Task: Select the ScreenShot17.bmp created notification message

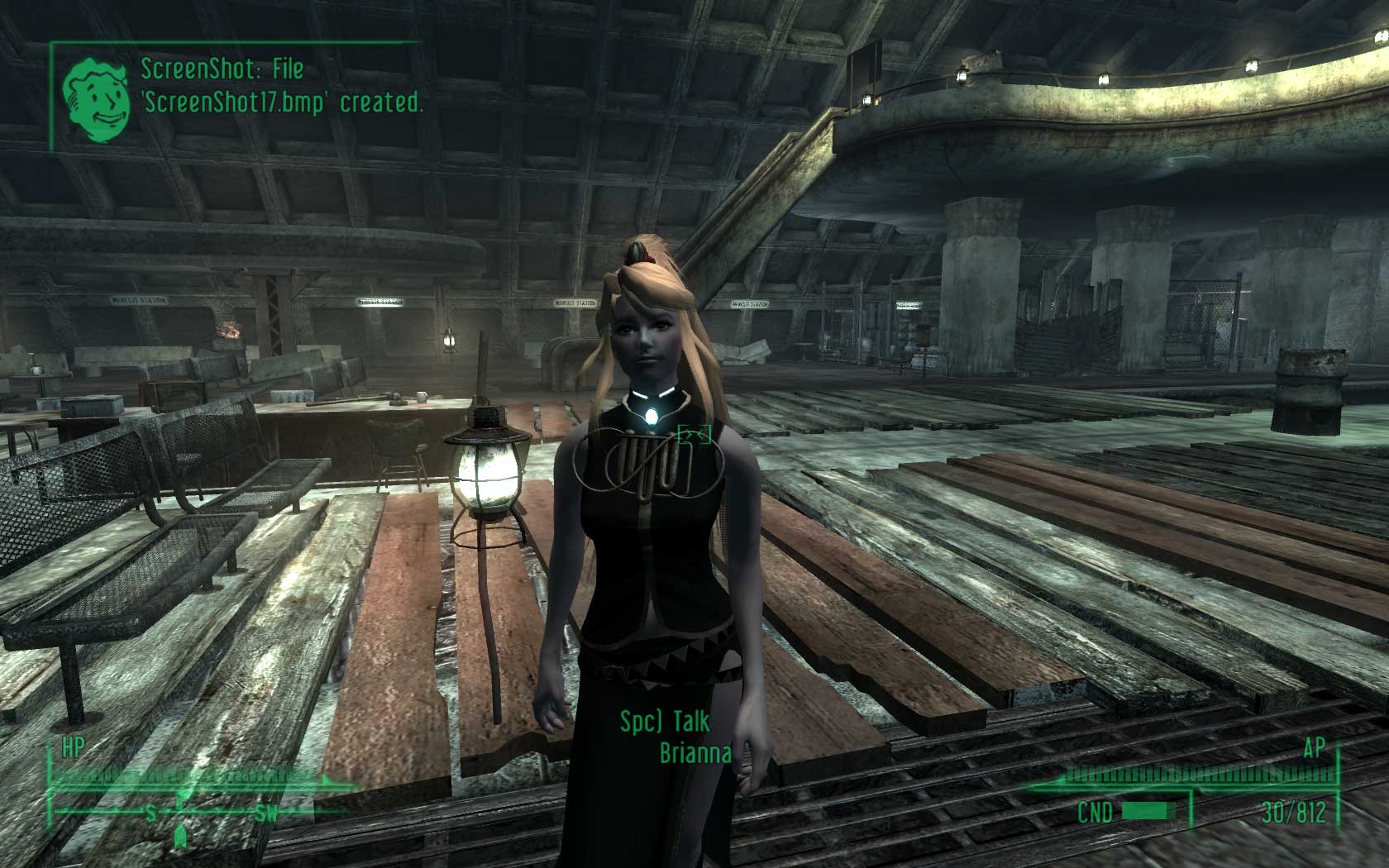Action: click(x=281, y=86)
